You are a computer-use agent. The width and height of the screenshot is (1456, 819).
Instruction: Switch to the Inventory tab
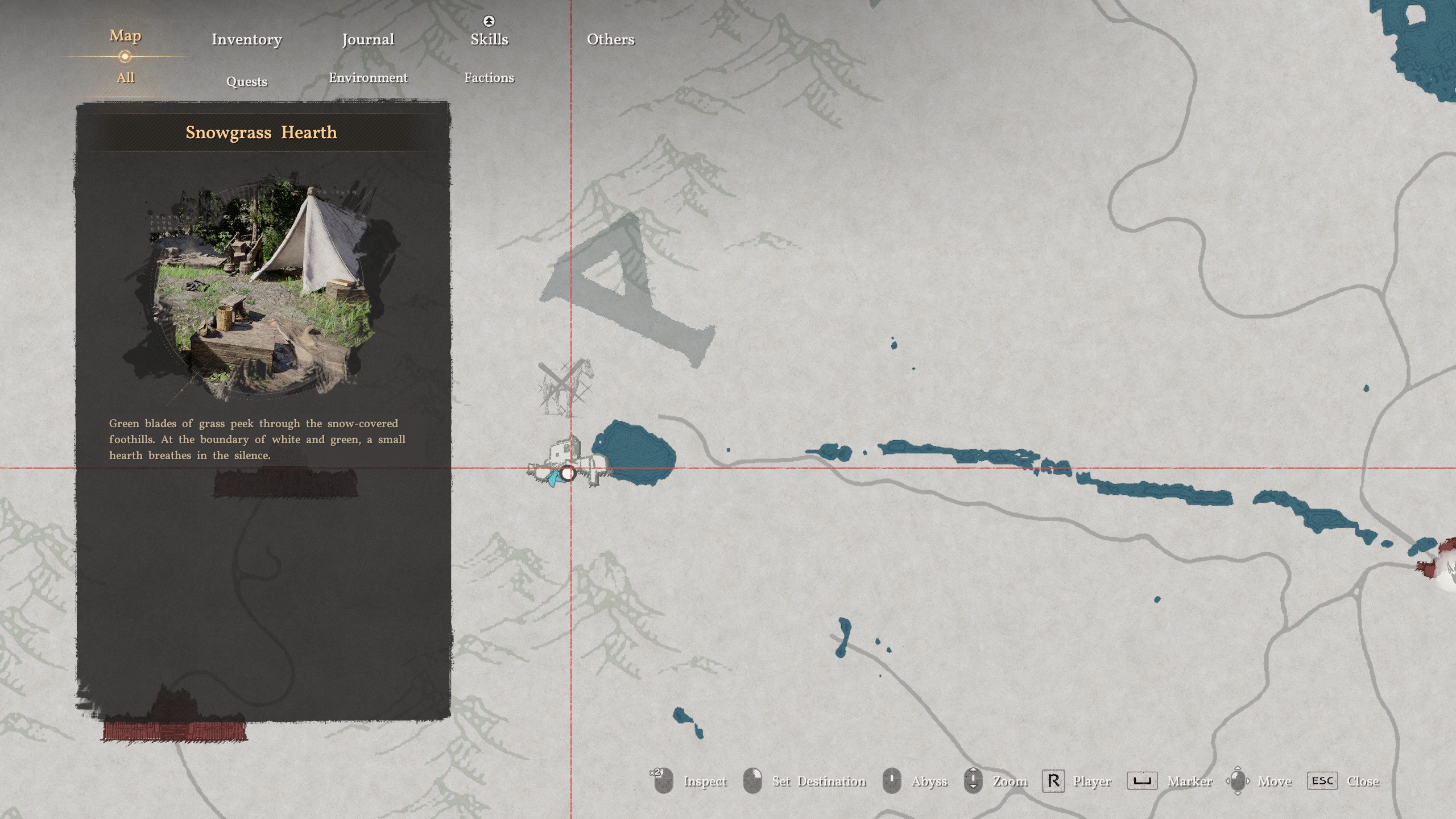pyautogui.click(x=246, y=39)
